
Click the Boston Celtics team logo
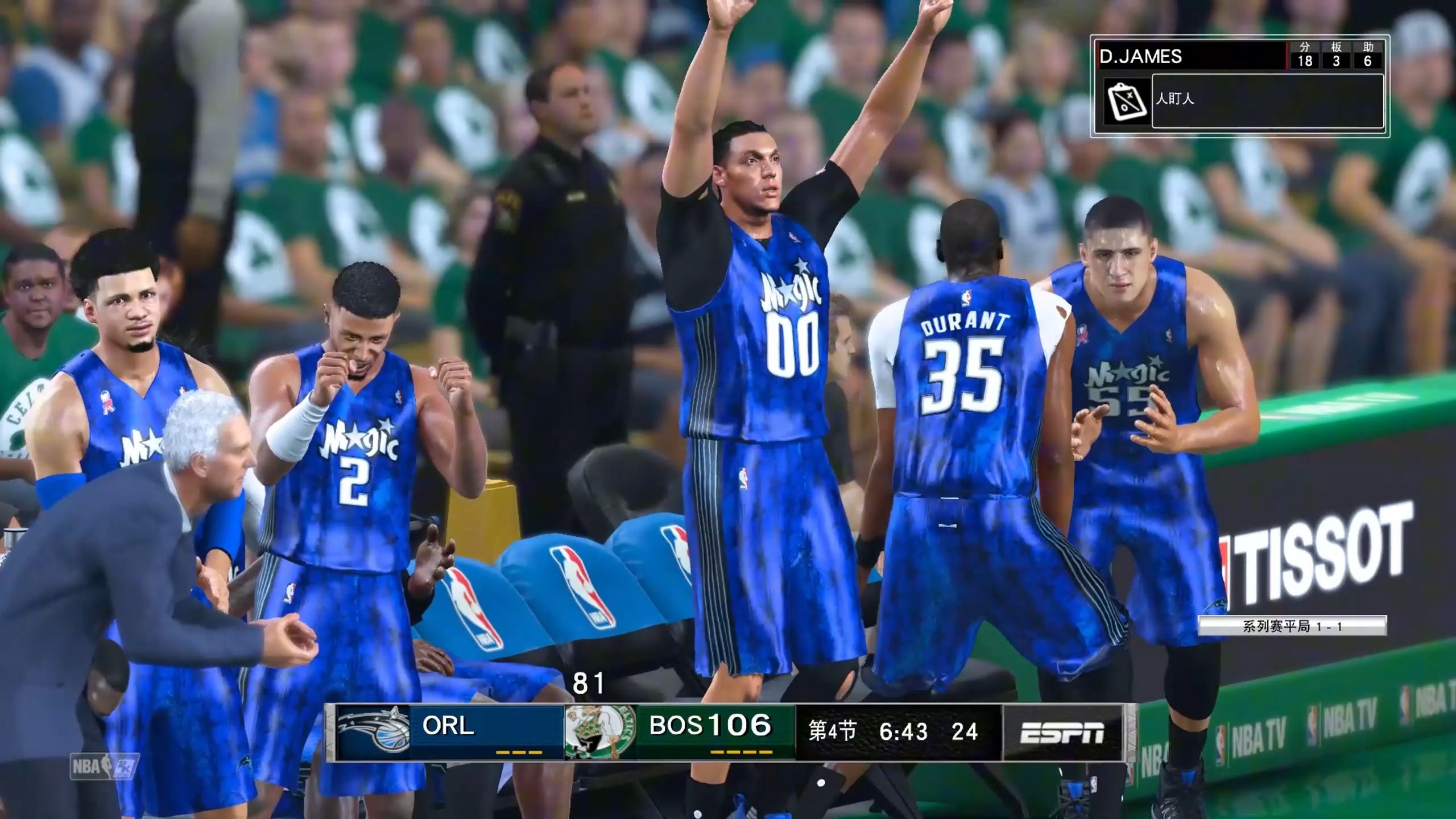coord(599,731)
